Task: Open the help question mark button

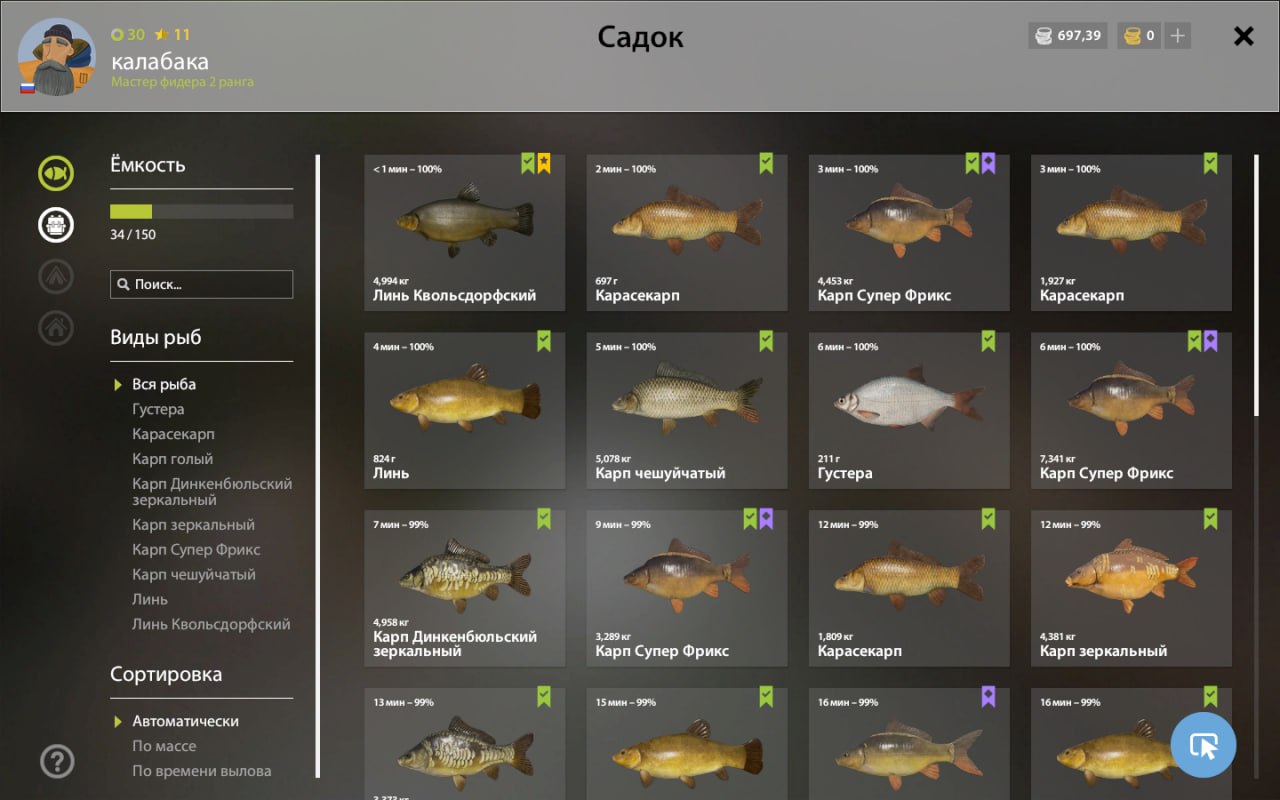Action: (57, 762)
